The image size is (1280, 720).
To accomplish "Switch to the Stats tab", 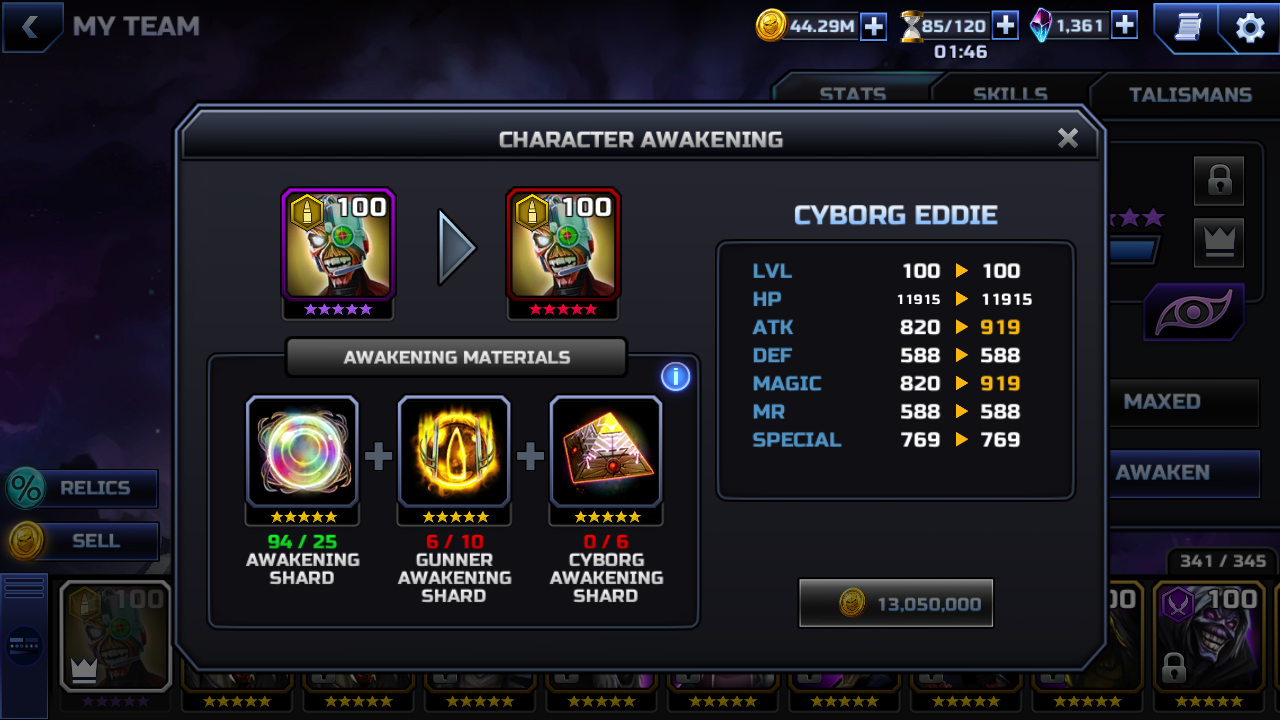I will (x=852, y=94).
